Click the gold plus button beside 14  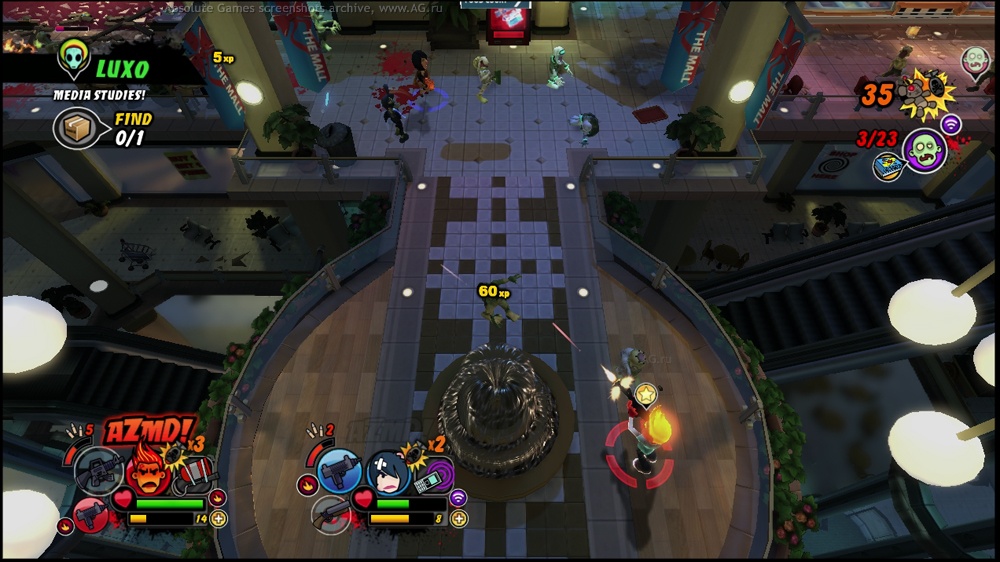pos(219,518)
